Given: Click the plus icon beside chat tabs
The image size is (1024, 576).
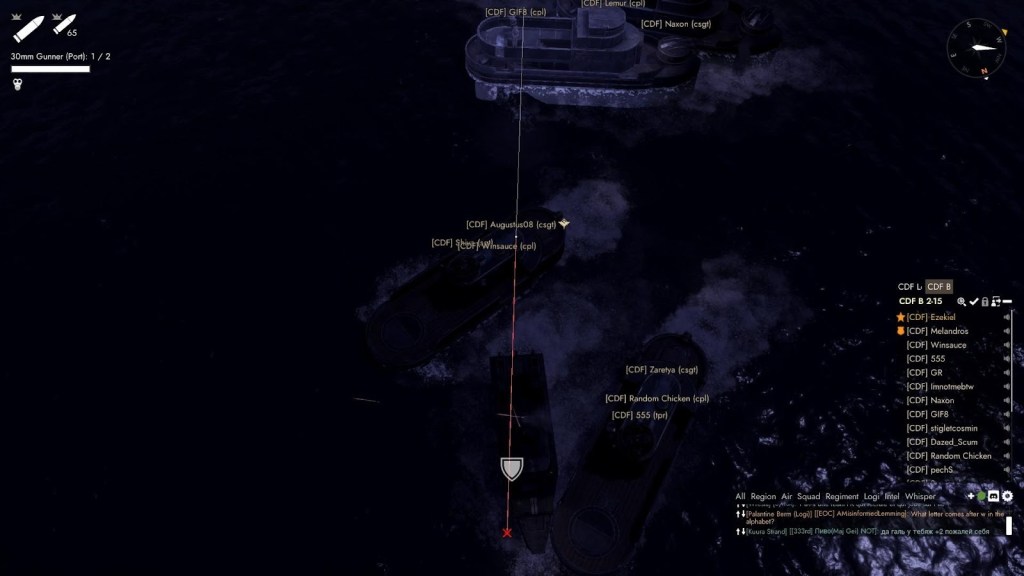Looking at the screenshot, I should click(x=970, y=496).
